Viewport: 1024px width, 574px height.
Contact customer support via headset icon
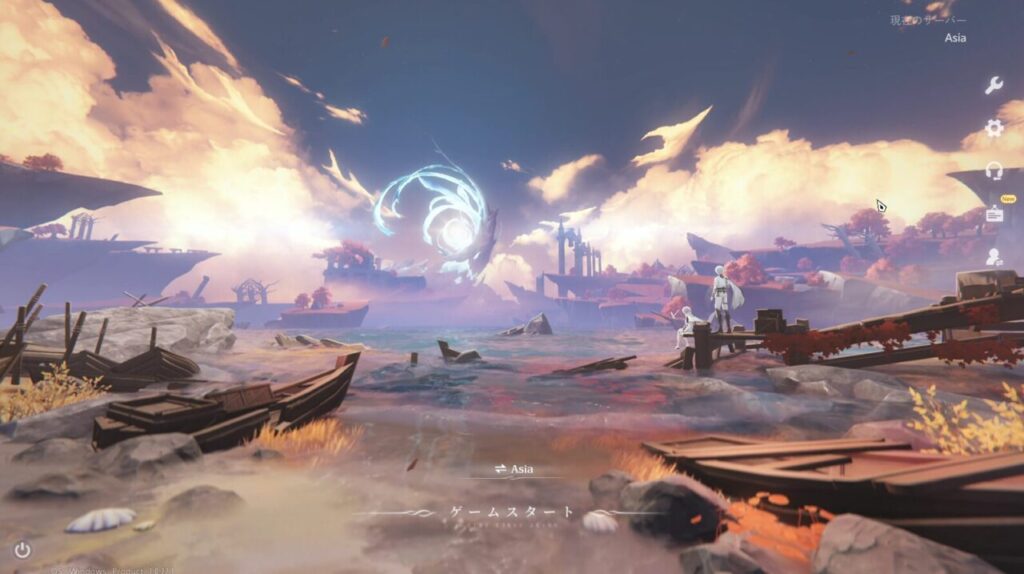click(993, 171)
